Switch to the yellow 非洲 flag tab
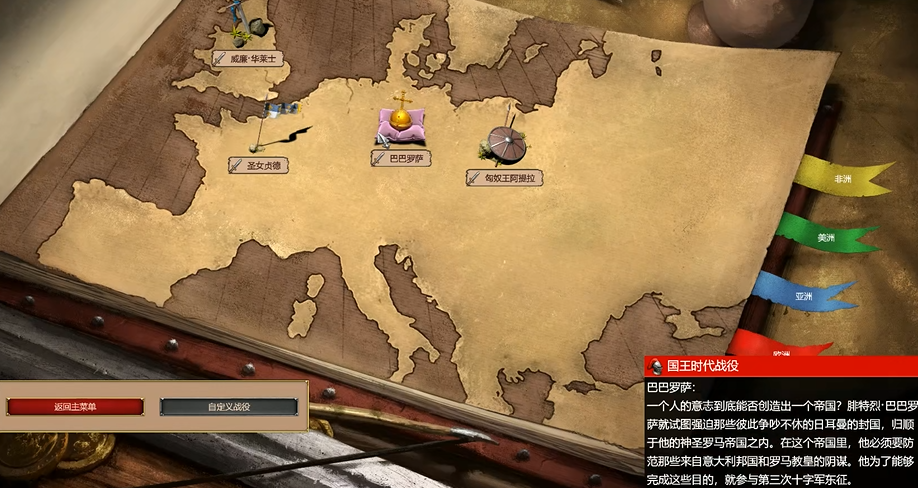918x488 pixels. pos(842,179)
